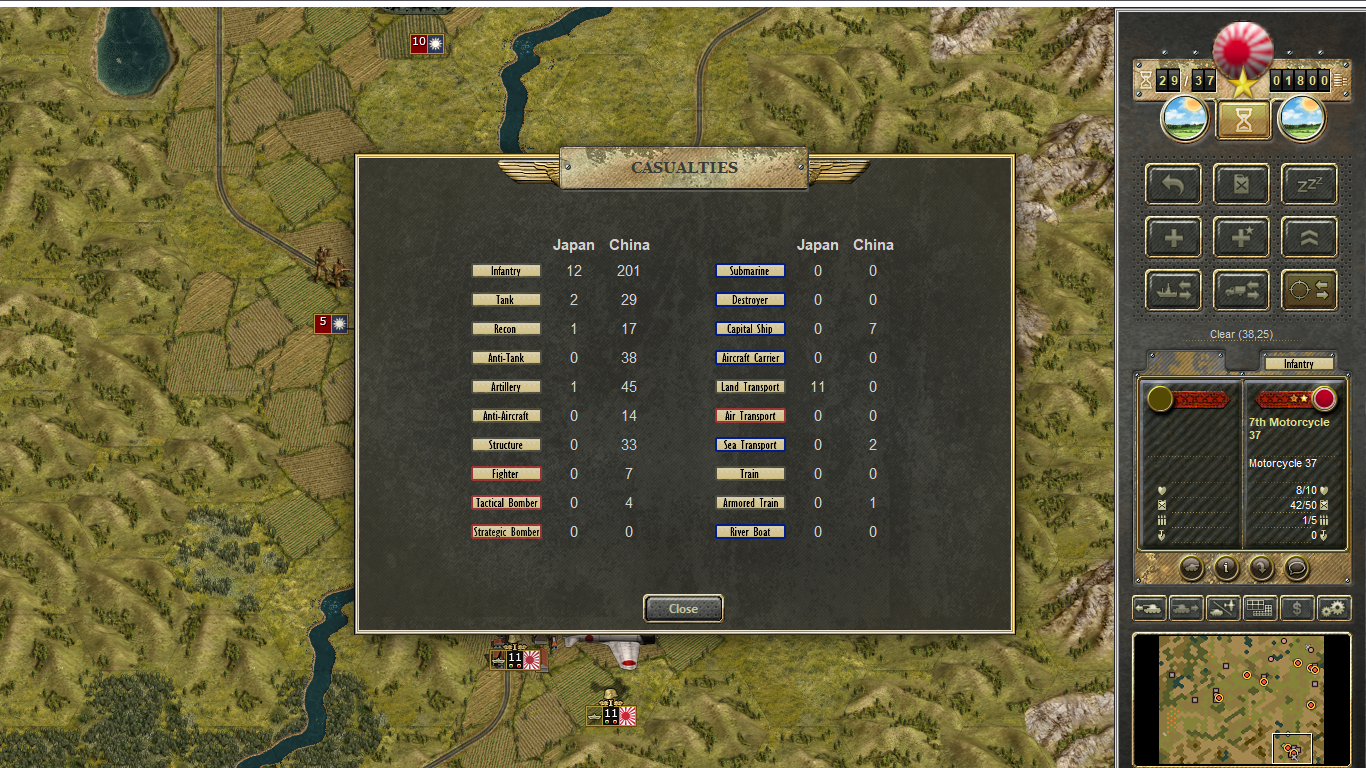This screenshot has height=768, width=1366.
Task: Undo the last move with the arrow button
Action: pos(1173,184)
